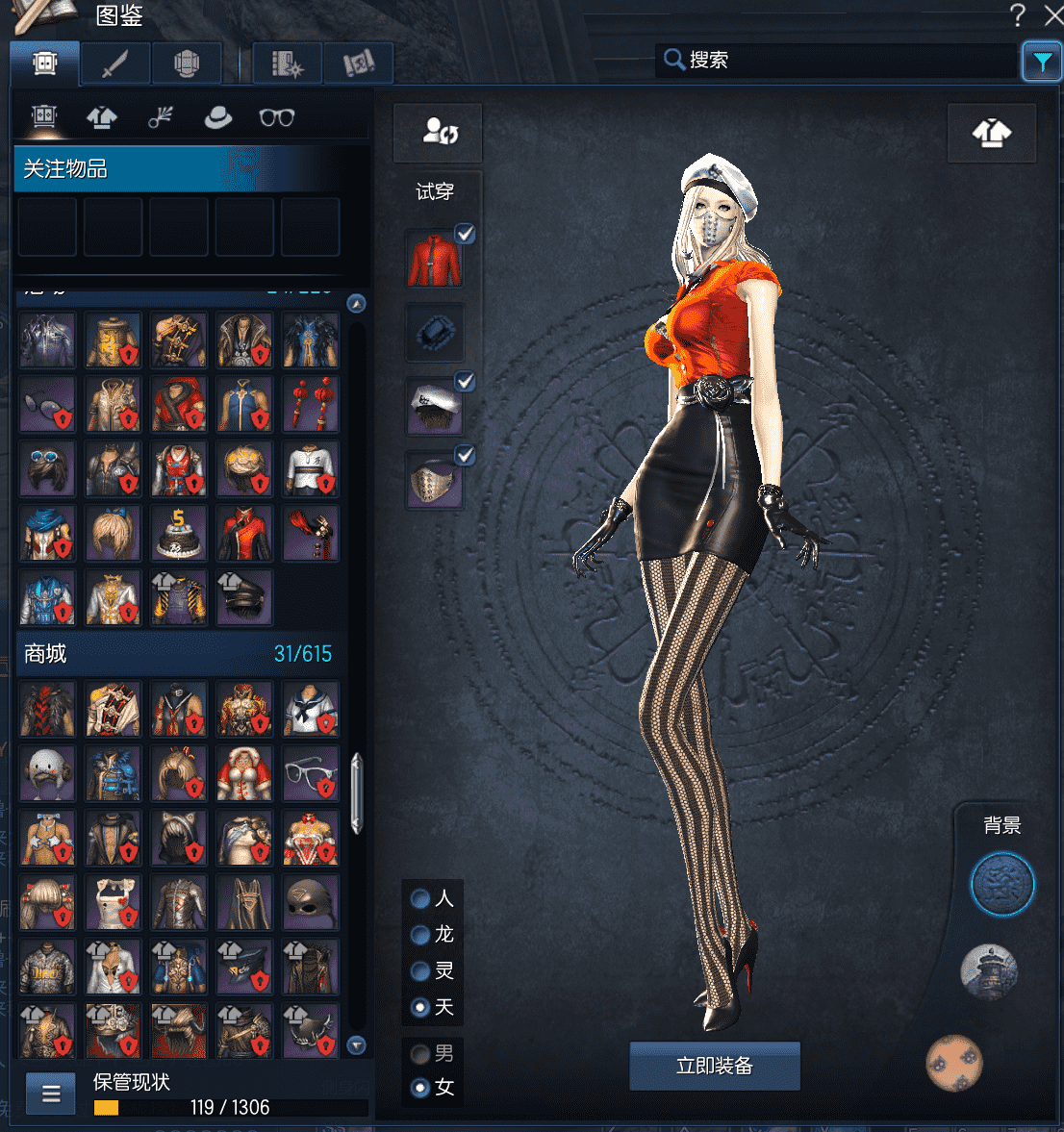The height and width of the screenshot is (1132, 1064).
Task: Select the 人 race option
Action: (x=420, y=898)
